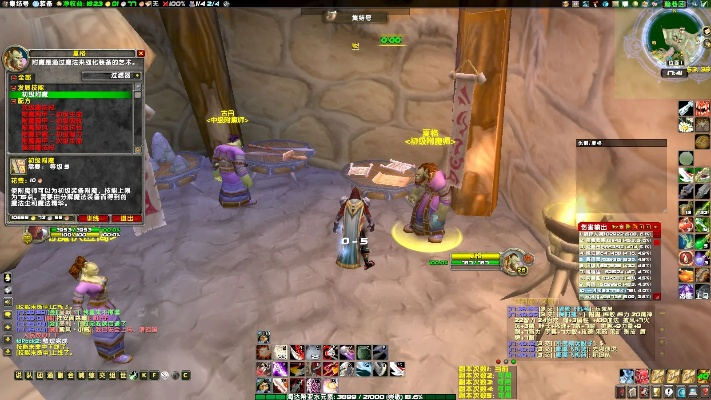Click the target's round portrait icon
The height and width of the screenshot is (400, 711).
519,263
